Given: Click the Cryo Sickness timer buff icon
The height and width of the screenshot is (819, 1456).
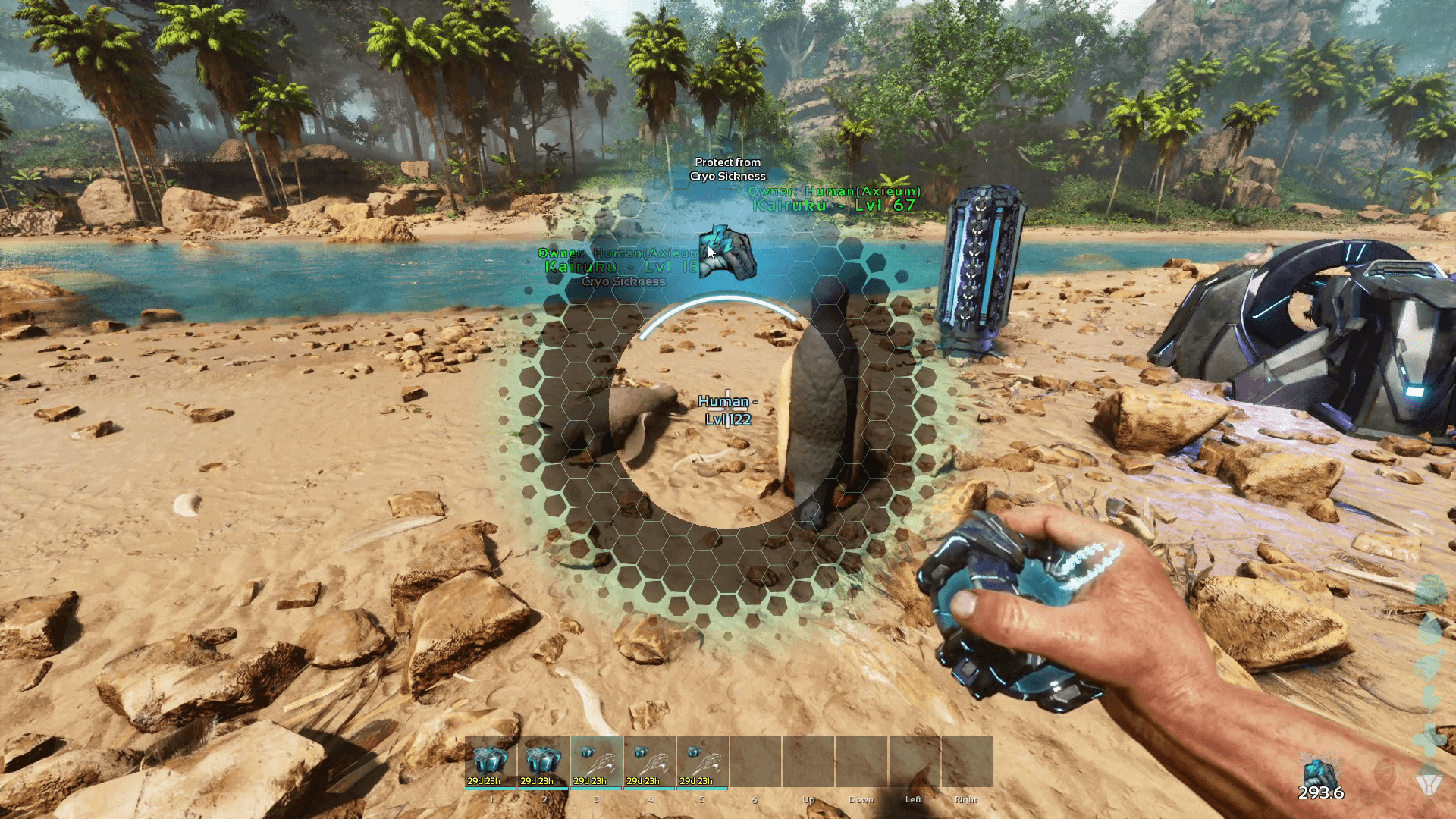Looking at the screenshot, I should (1319, 775).
